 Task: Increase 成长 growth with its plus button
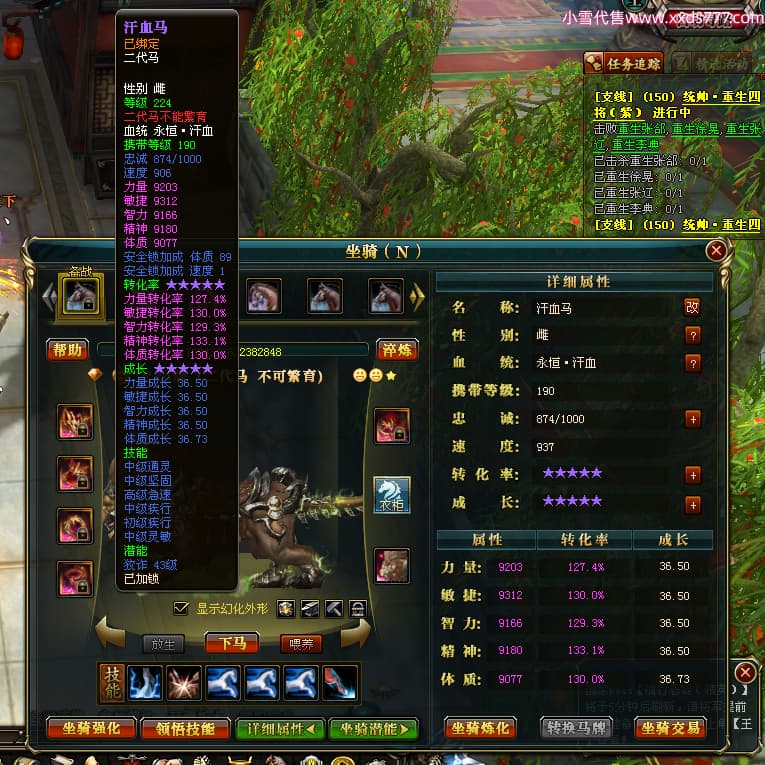(692, 503)
